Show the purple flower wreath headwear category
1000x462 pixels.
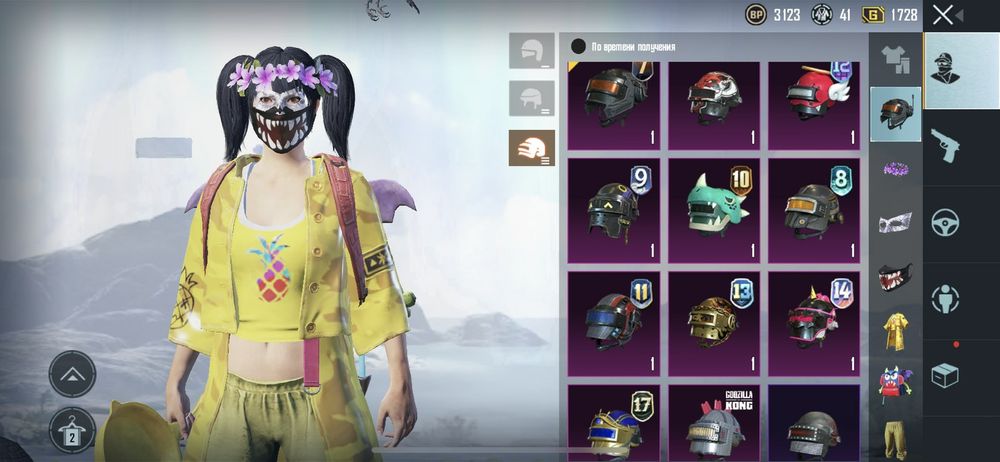click(894, 168)
